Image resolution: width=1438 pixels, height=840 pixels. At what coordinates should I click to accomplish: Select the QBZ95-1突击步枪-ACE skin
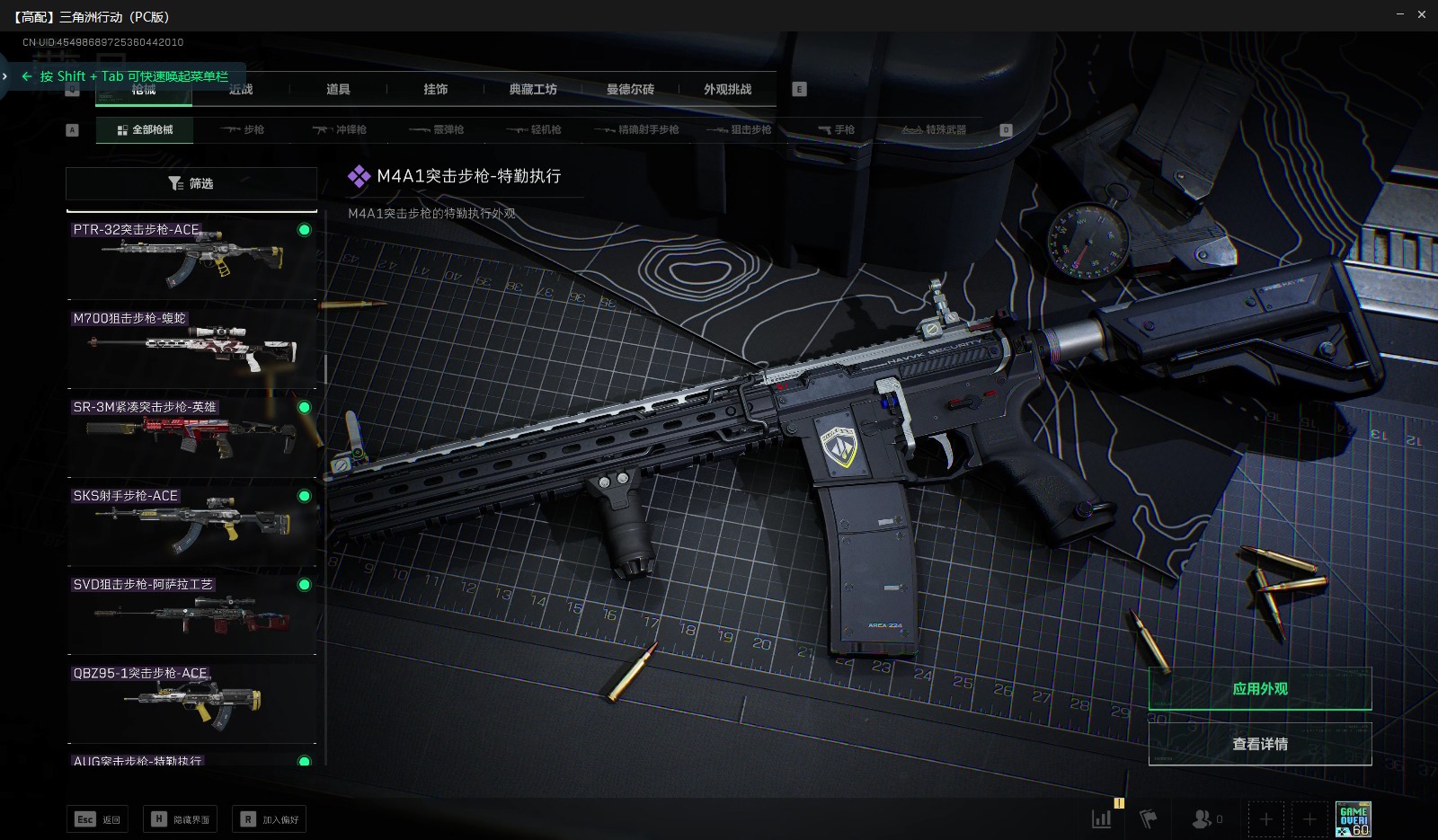click(191, 700)
